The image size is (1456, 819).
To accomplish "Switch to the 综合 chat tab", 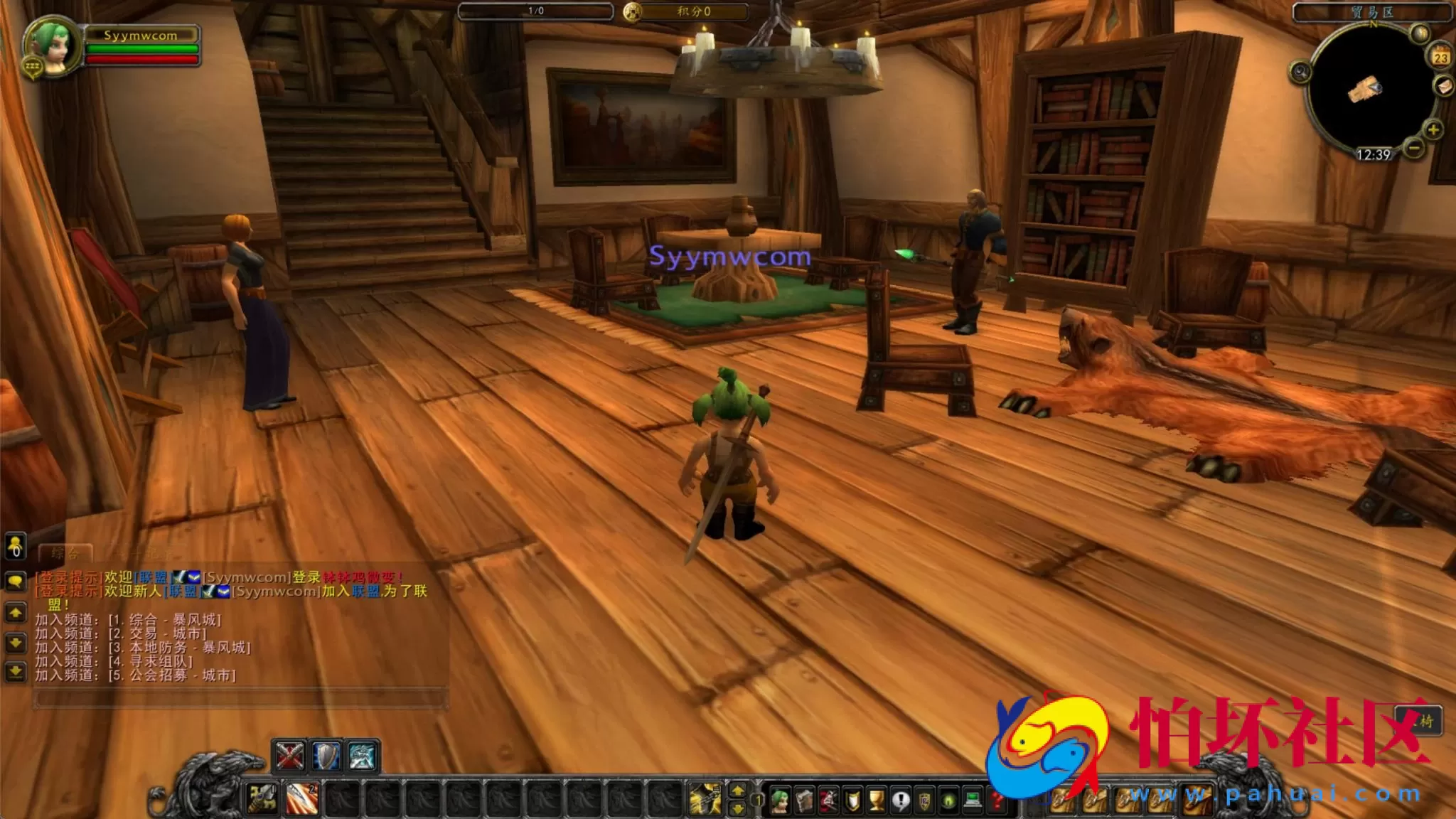I will coord(67,553).
